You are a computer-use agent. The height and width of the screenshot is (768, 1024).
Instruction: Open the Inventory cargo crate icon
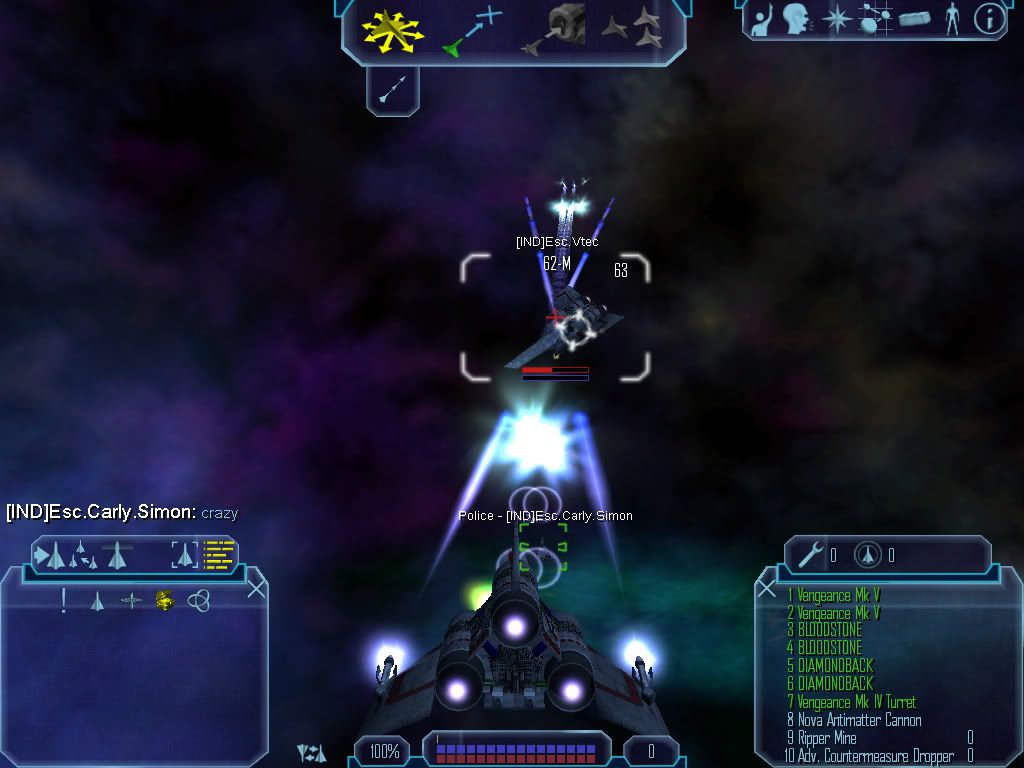point(914,18)
